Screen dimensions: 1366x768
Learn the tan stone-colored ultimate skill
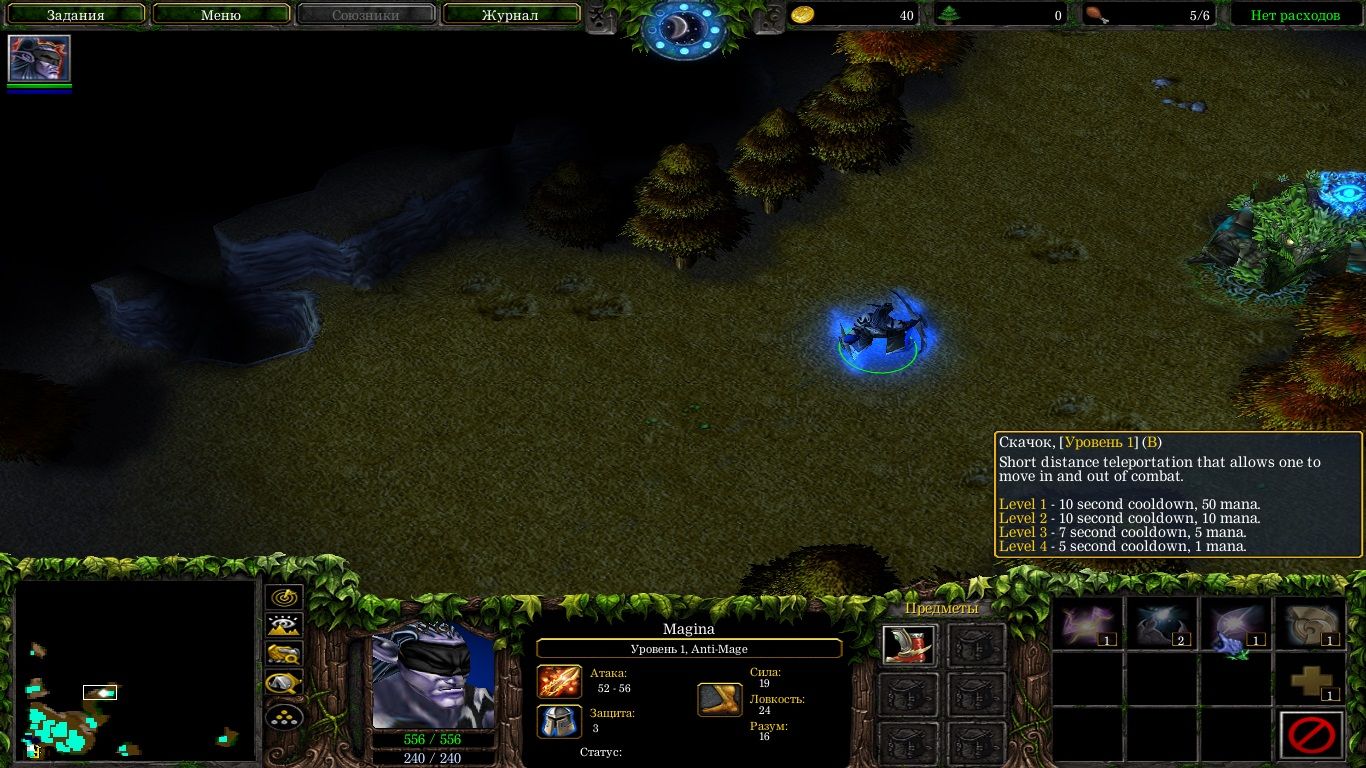click(1311, 624)
